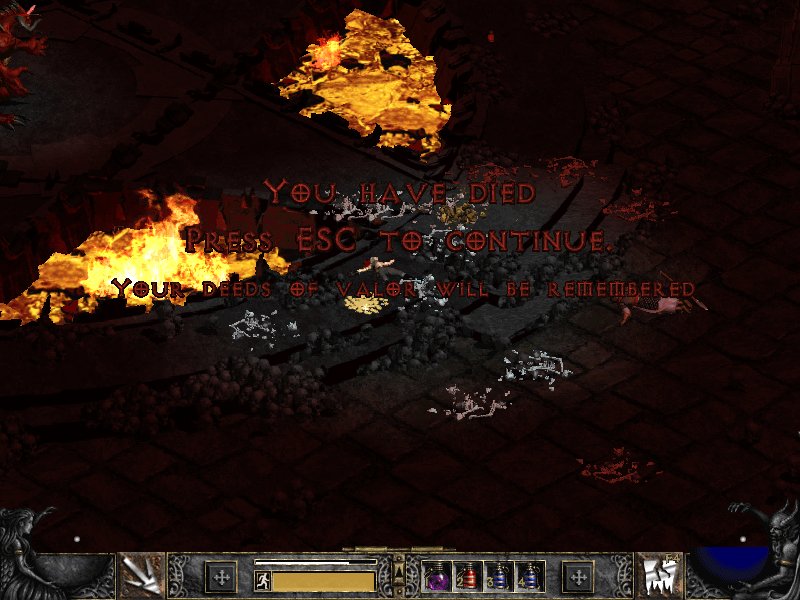Expand the mini panel arrow above belt
Image resolution: width=800 pixels, height=600 pixels.
point(400,568)
